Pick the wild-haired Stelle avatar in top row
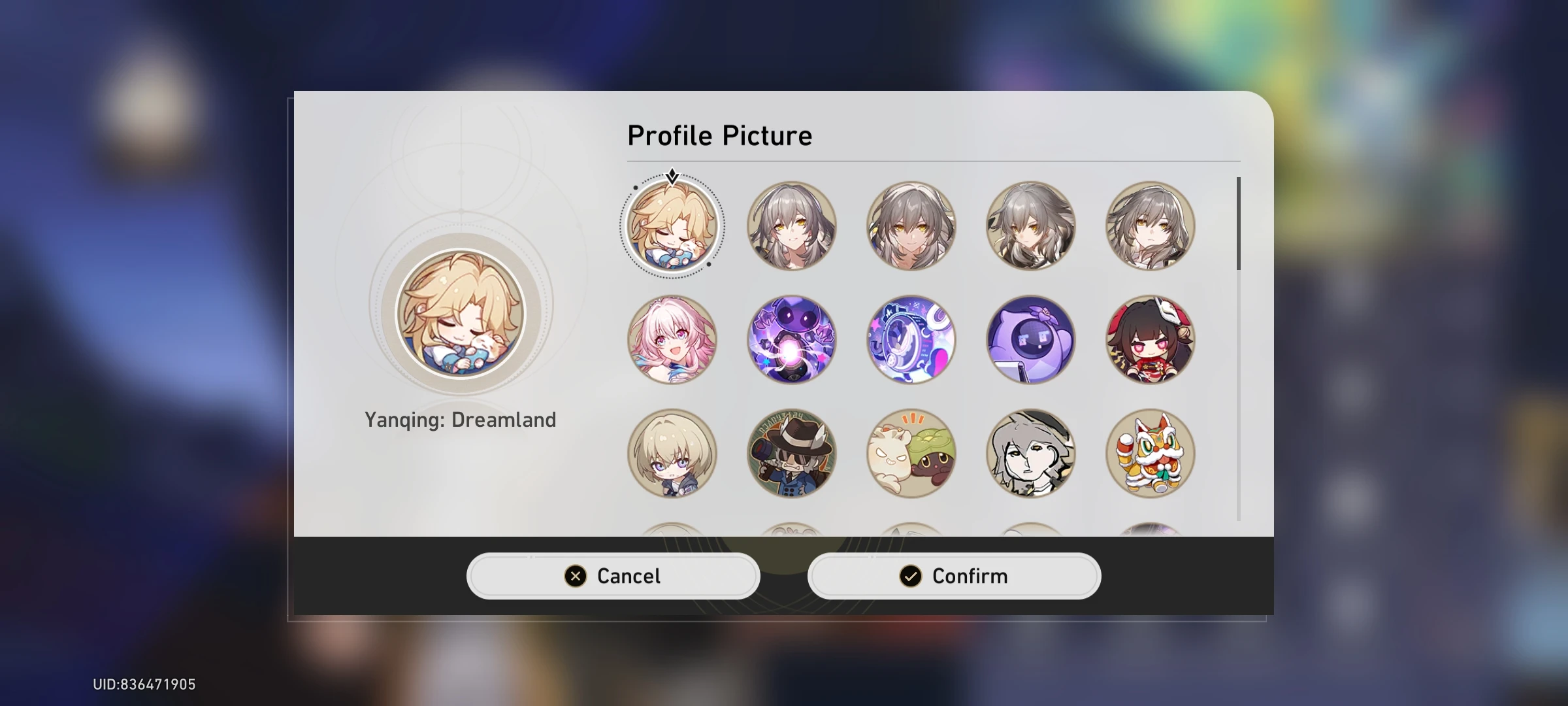The image size is (1568, 706). point(1031,226)
